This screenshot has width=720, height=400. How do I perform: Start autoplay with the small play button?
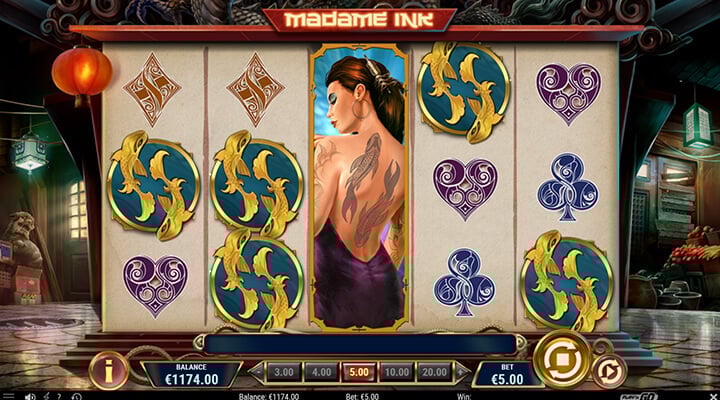(x=608, y=370)
